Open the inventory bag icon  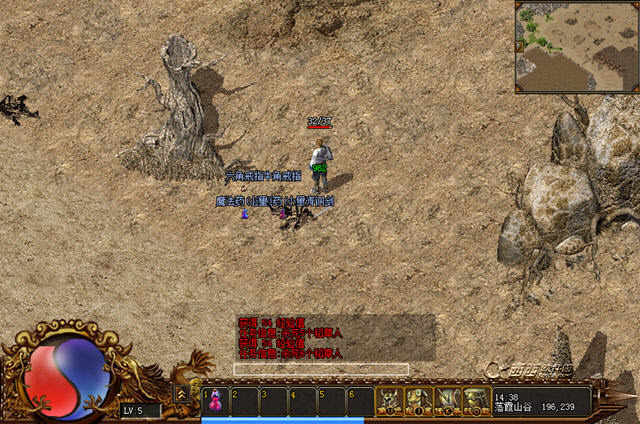coord(418,401)
